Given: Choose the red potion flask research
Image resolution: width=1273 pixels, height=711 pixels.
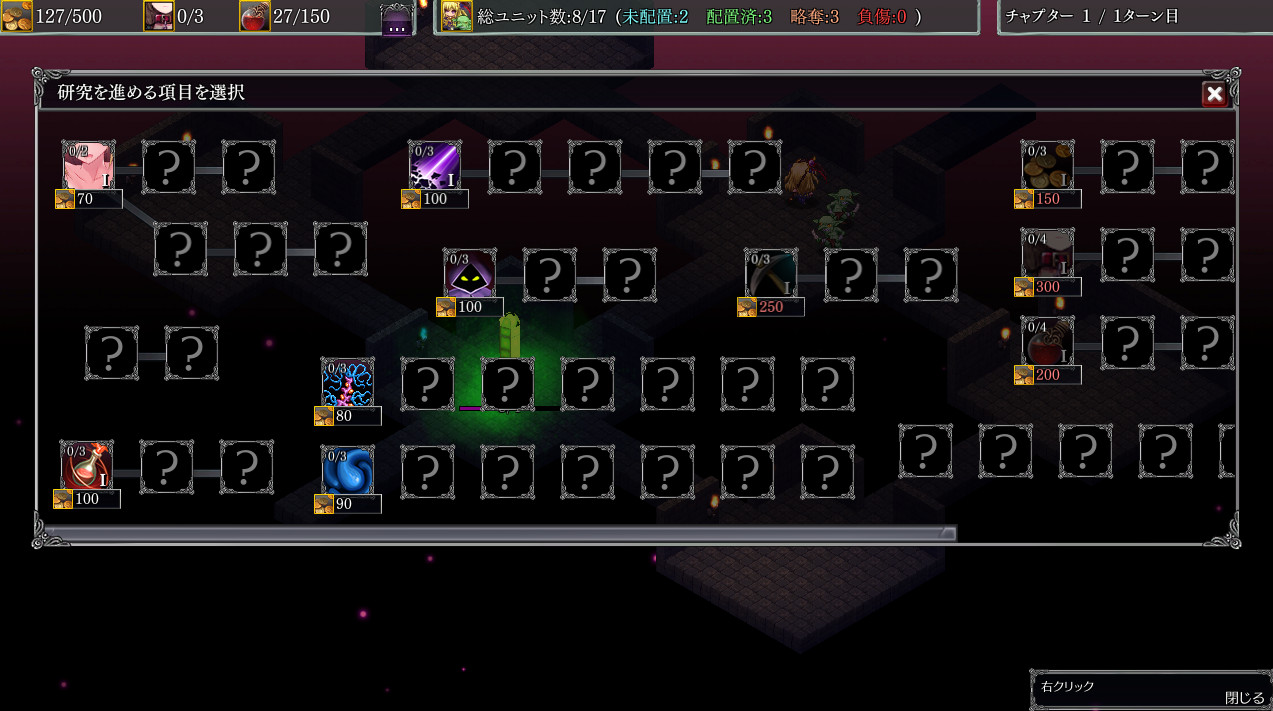Looking at the screenshot, I should pos(87,466).
